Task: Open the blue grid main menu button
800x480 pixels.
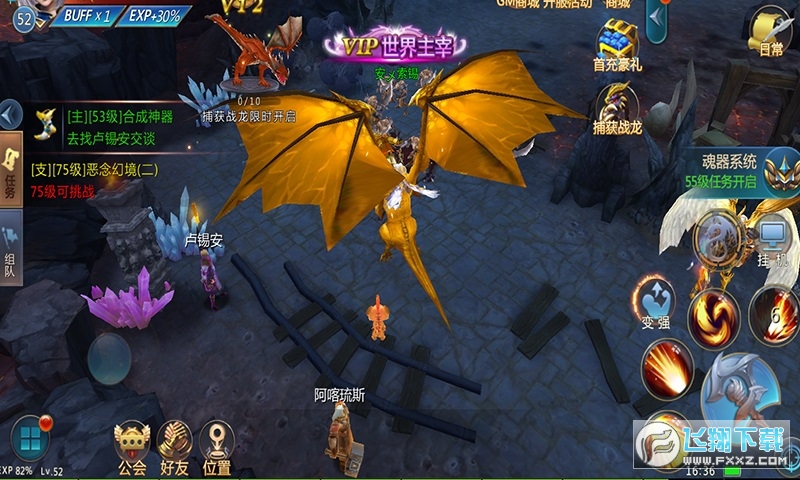Action: pyautogui.click(x=30, y=438)
